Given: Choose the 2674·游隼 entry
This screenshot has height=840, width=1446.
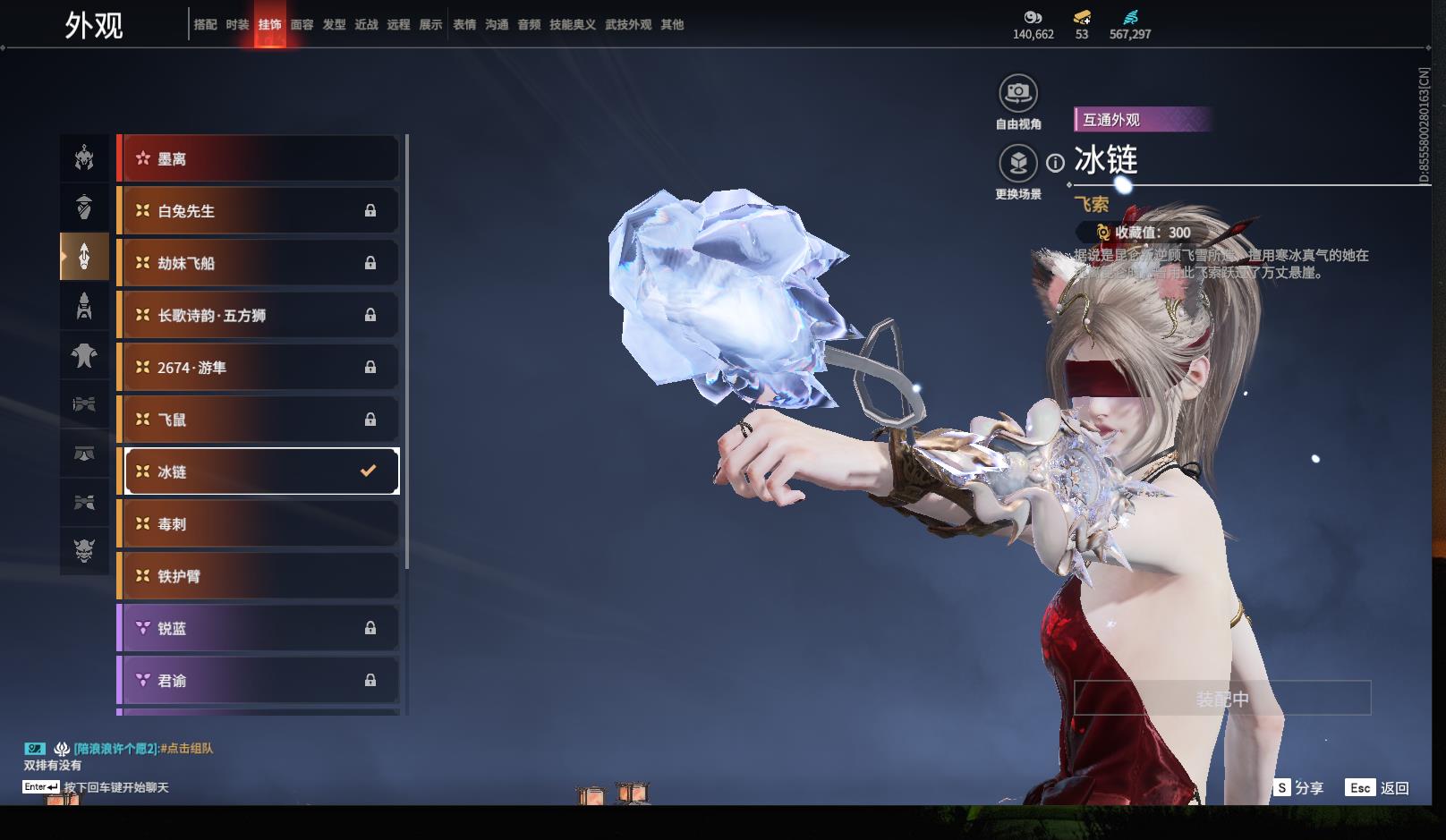Looking at the screenshot, I should coord(259,368).
